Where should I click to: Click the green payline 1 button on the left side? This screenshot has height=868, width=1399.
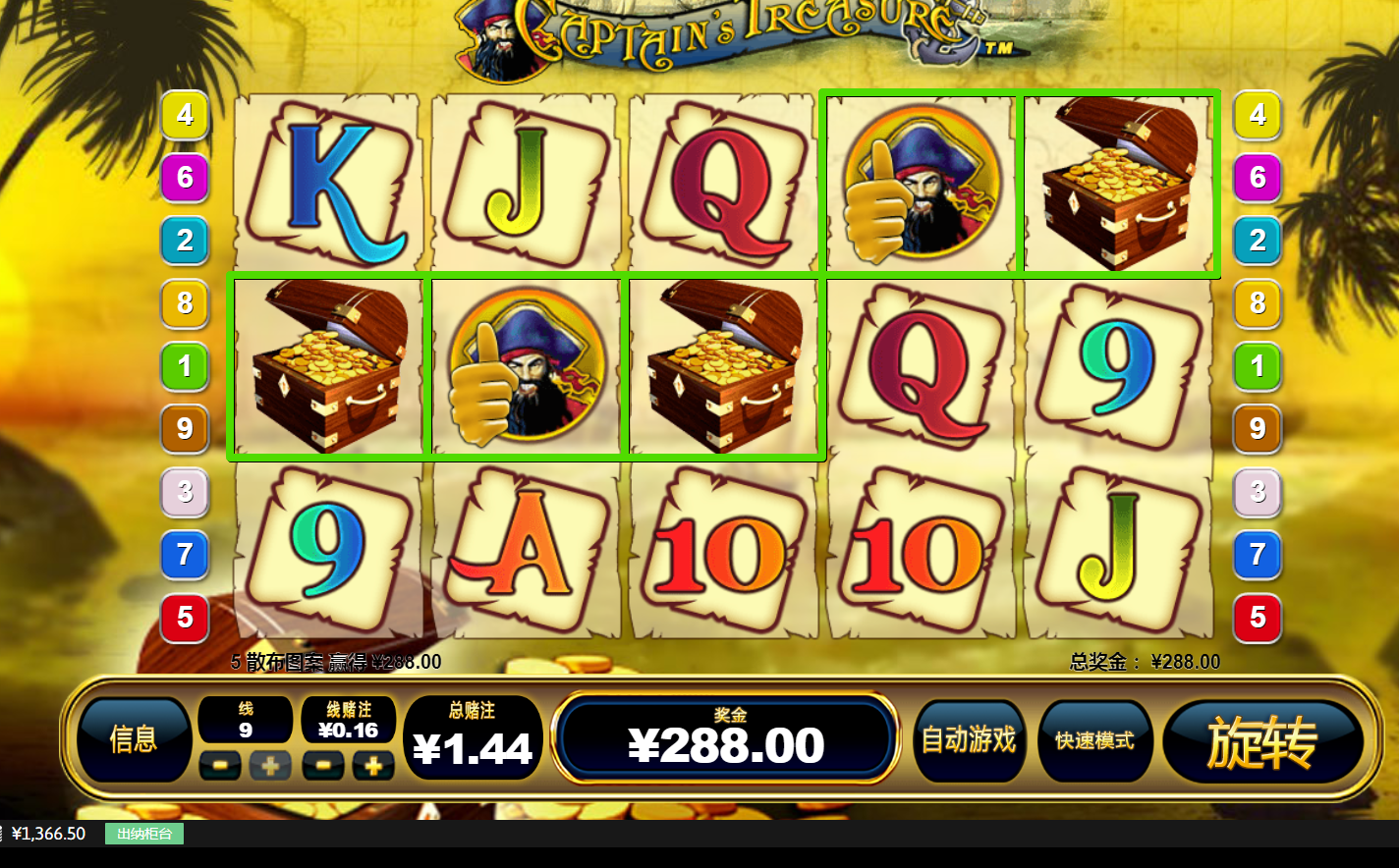tap(185, 366)
